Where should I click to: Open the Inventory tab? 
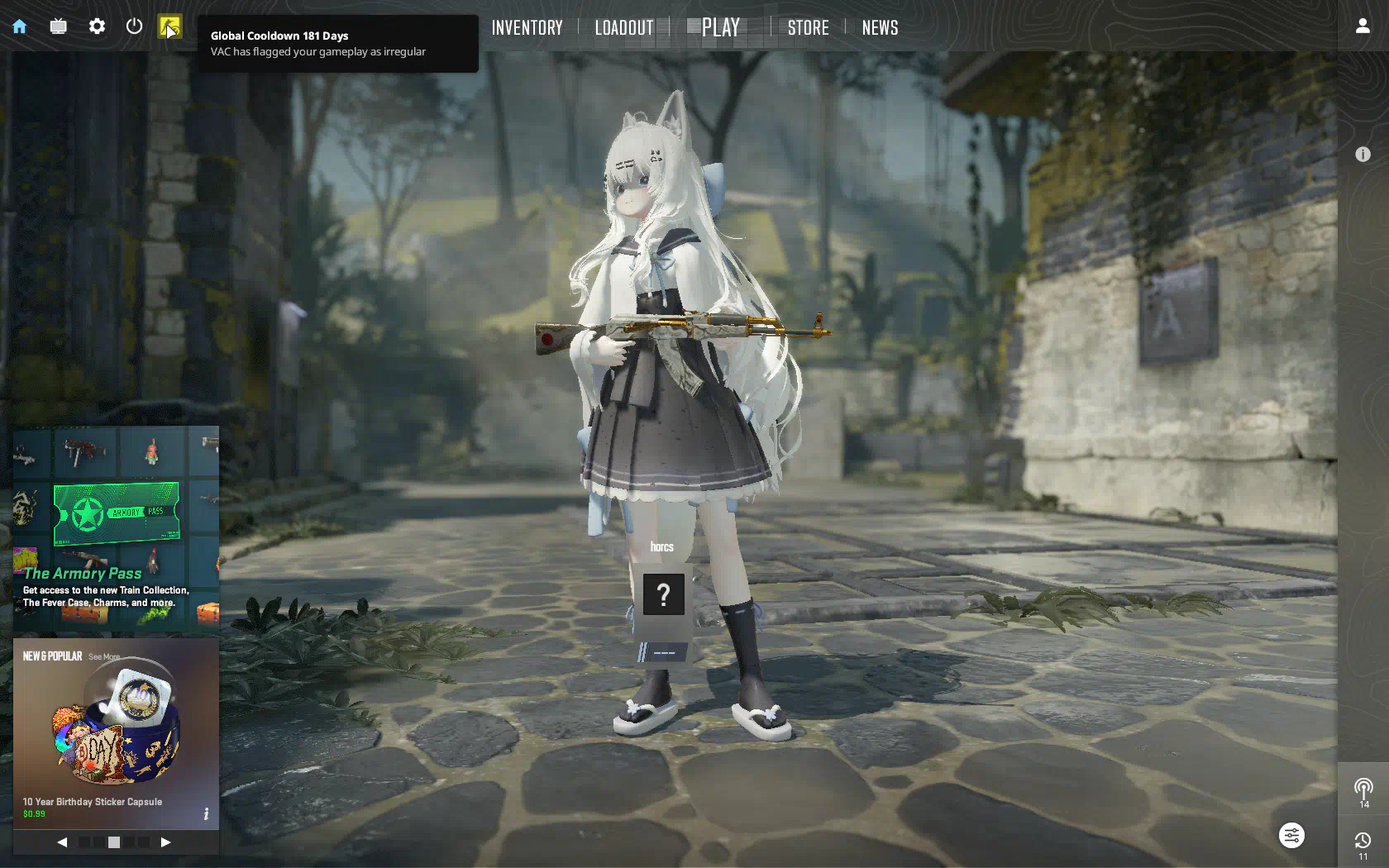(527, 28)
